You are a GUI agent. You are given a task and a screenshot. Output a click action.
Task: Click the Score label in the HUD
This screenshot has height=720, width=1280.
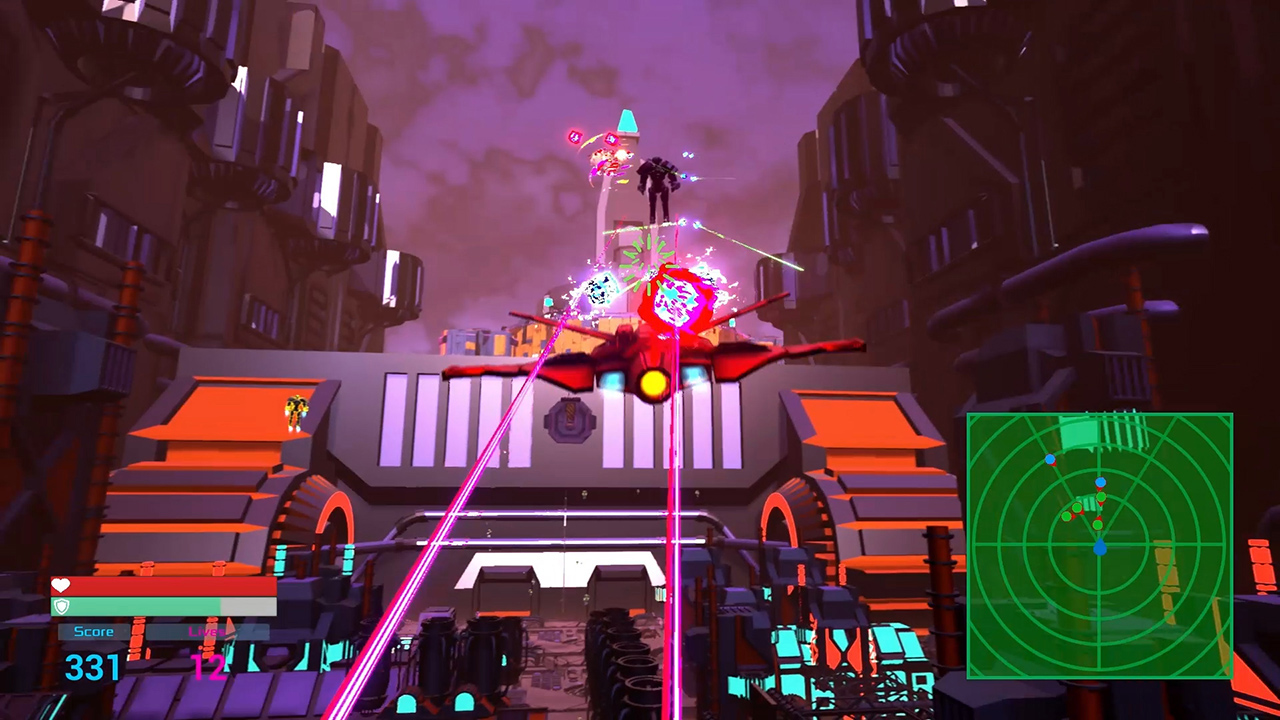tap(94, 631)
